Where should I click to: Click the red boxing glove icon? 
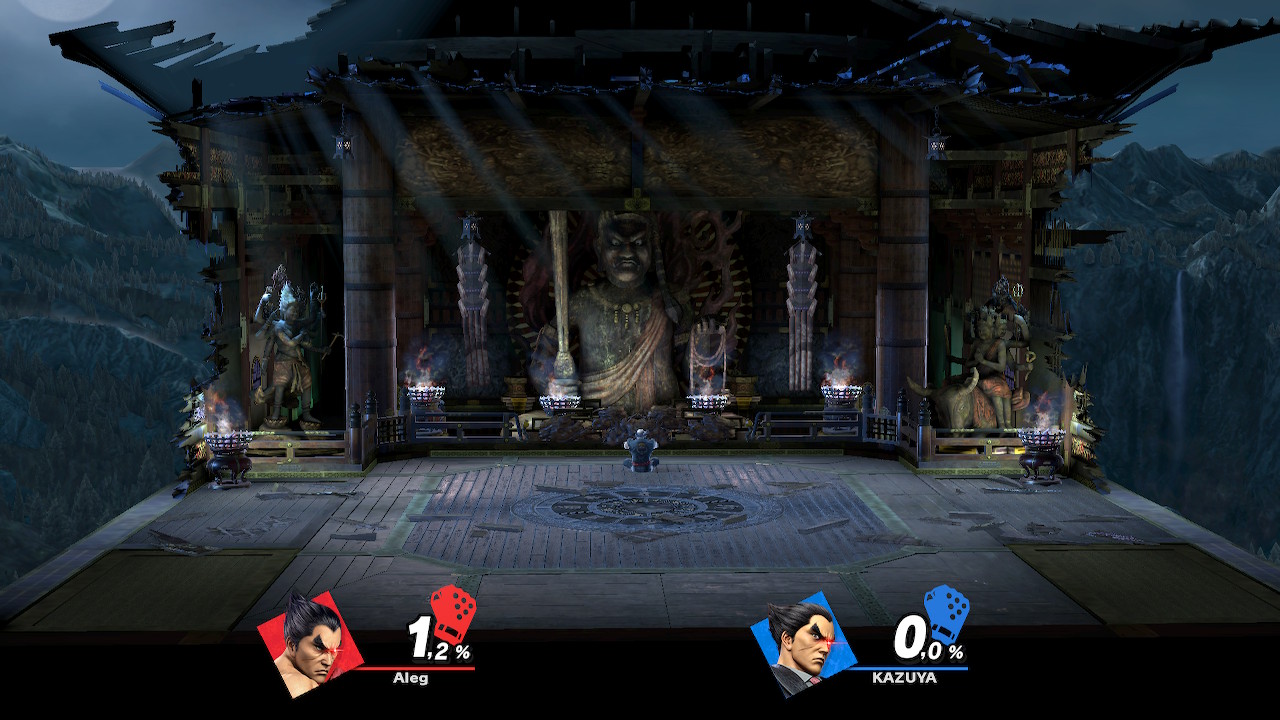pyautogui.click(x=452, y=610)
